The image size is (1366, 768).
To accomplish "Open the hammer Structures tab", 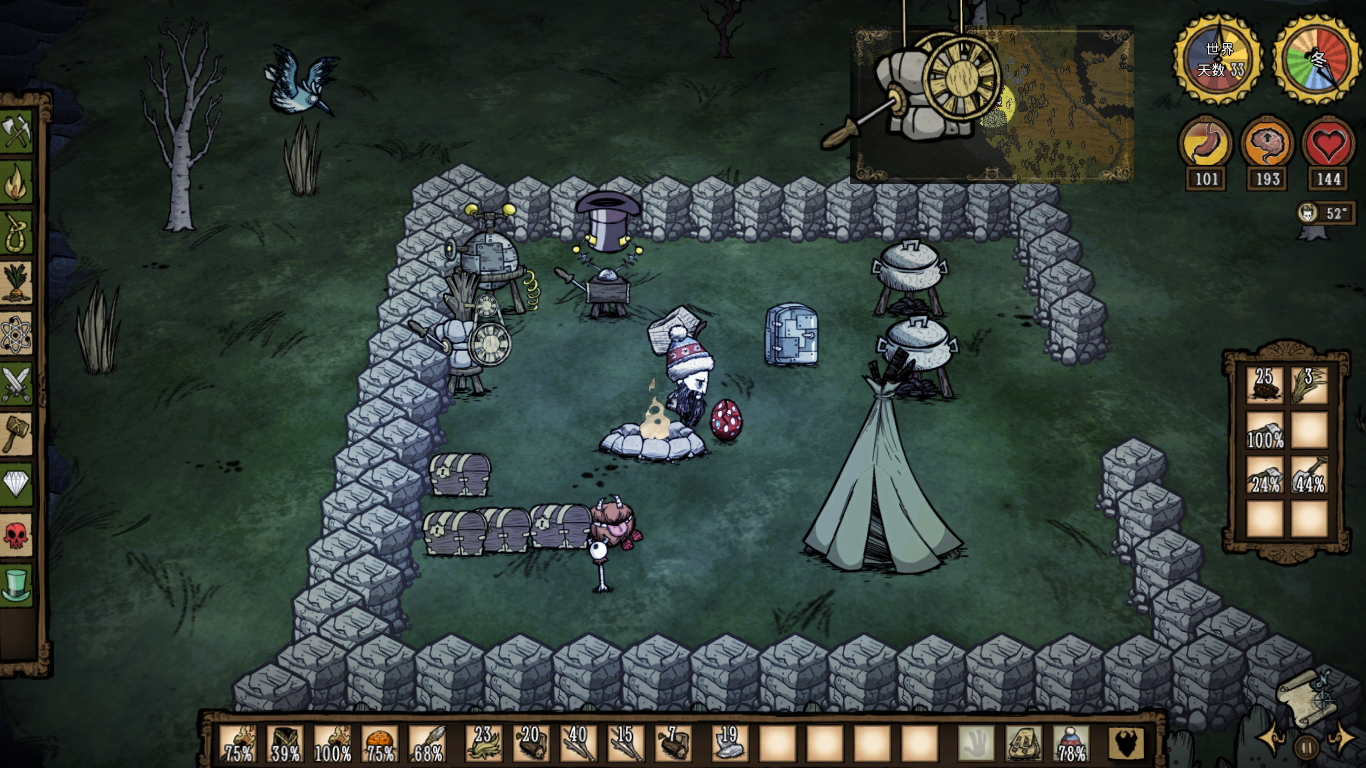I will (x=17, y=434).
